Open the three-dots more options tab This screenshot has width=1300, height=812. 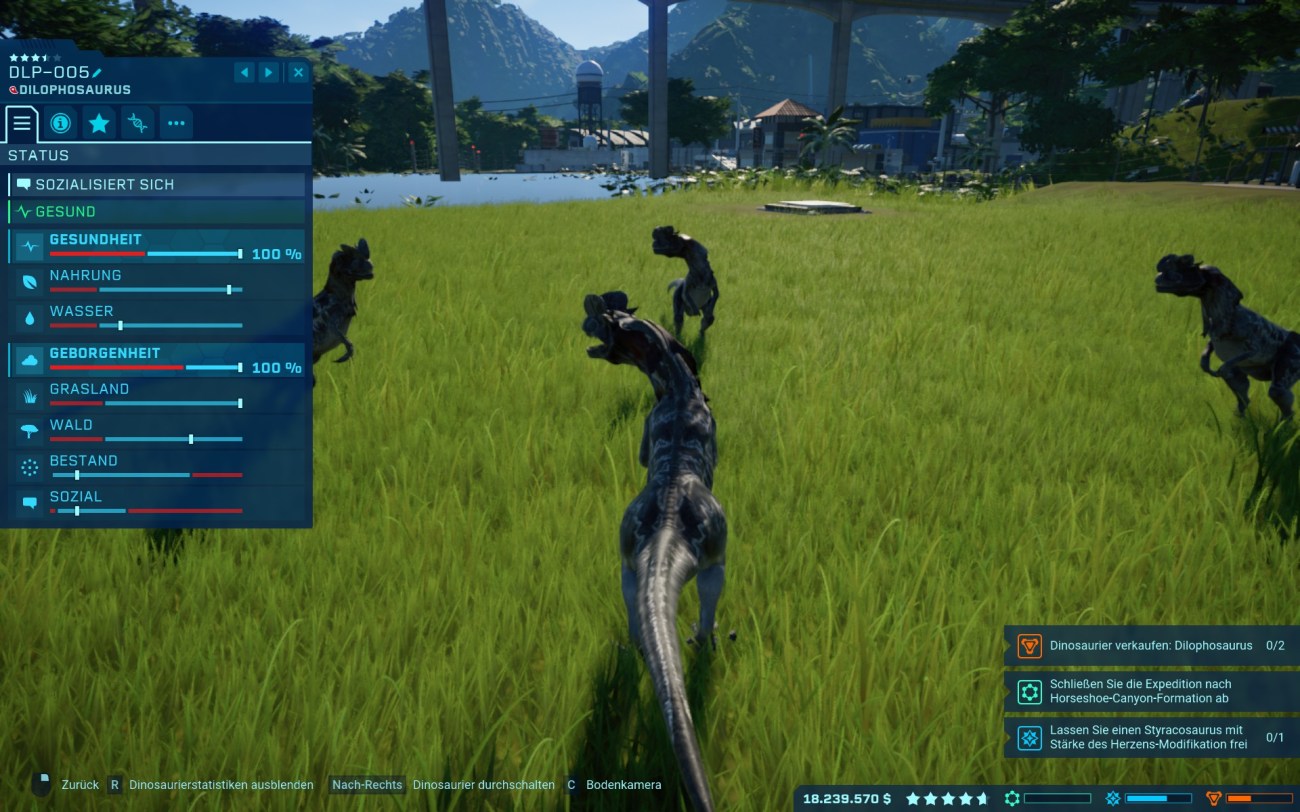tap(176, 124)
